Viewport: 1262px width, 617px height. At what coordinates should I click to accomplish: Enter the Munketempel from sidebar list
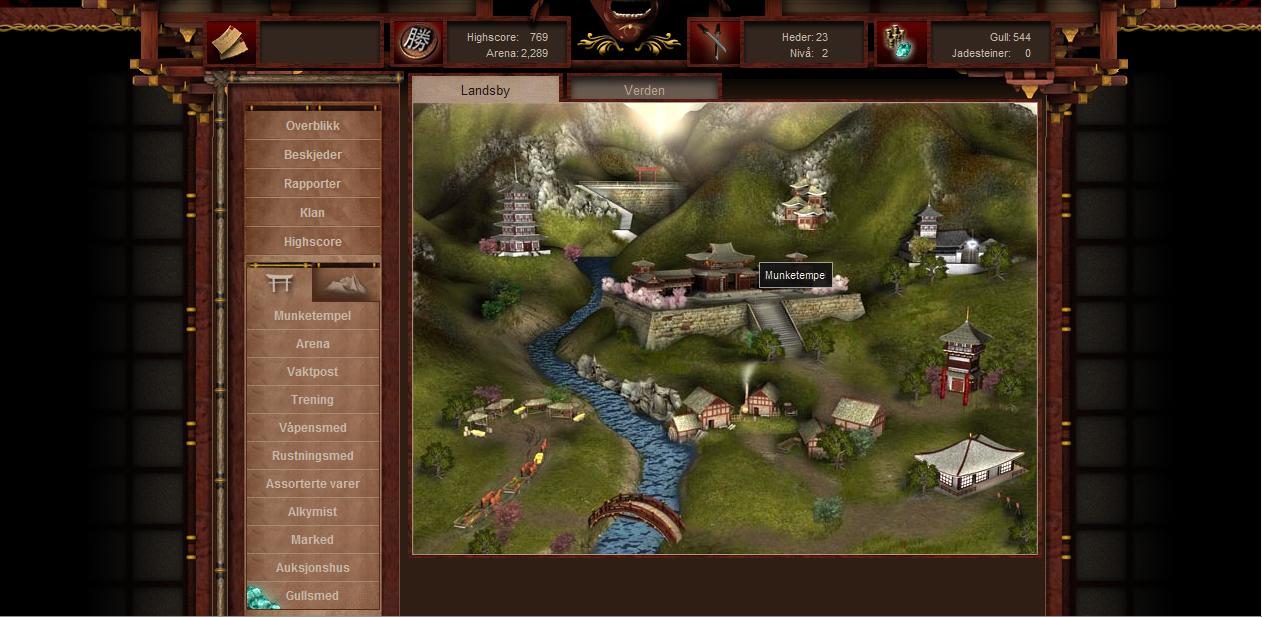pyautogui.click(x=312, y=316)
